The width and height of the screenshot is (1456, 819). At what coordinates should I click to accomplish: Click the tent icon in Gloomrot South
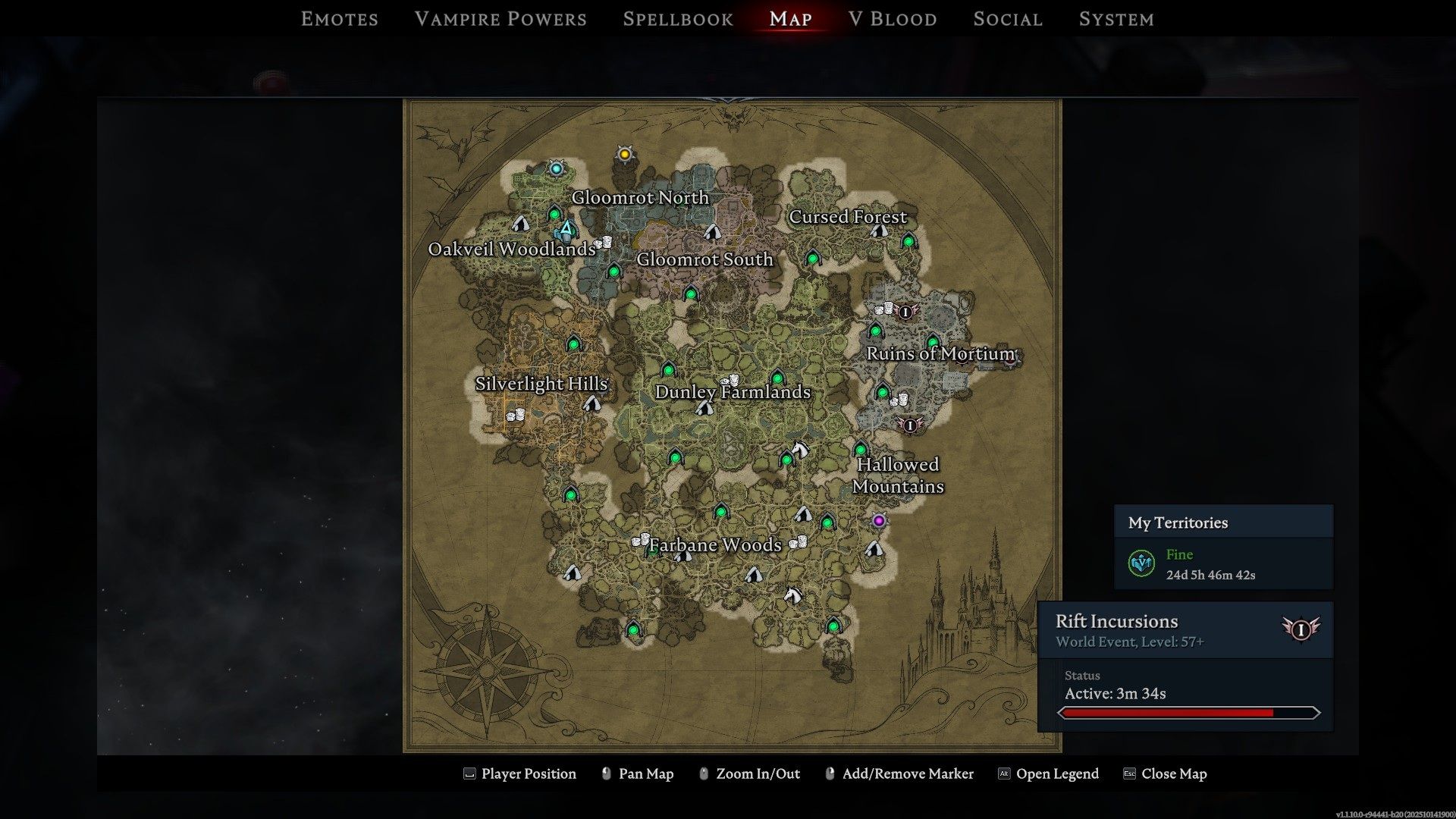click(714, 231)
